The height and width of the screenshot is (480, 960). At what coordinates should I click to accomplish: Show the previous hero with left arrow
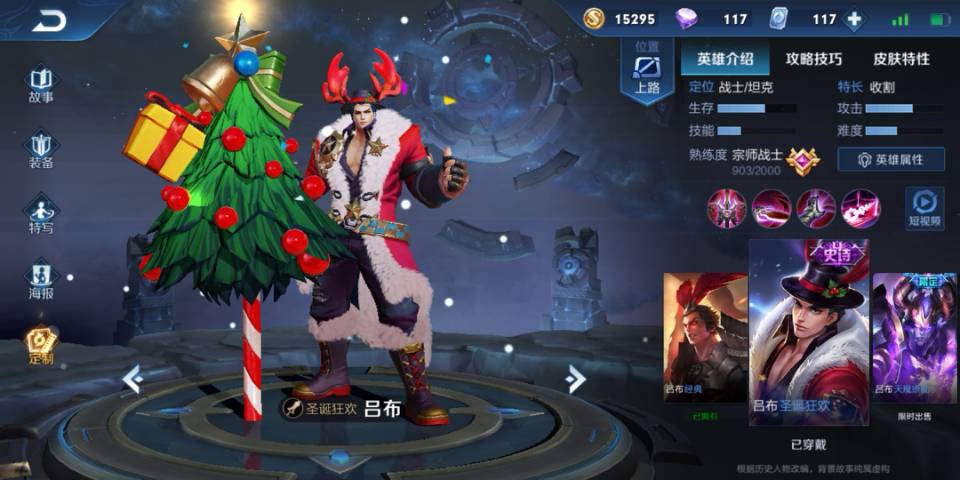pyautogui.click(x=132, y=378)
